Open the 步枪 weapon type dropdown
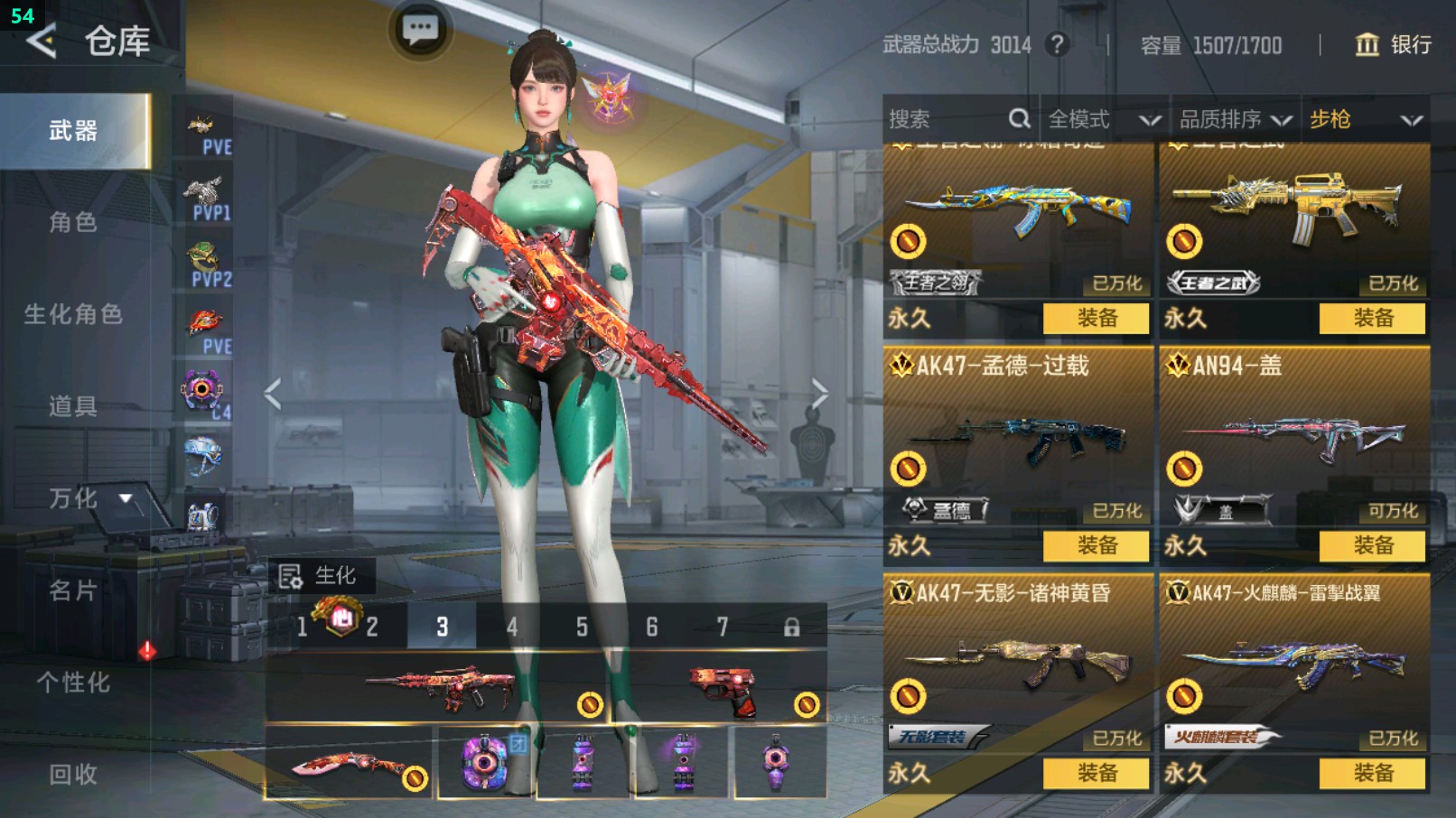This screenshot has height=818, width=1456. click(x=1365, y=119)
